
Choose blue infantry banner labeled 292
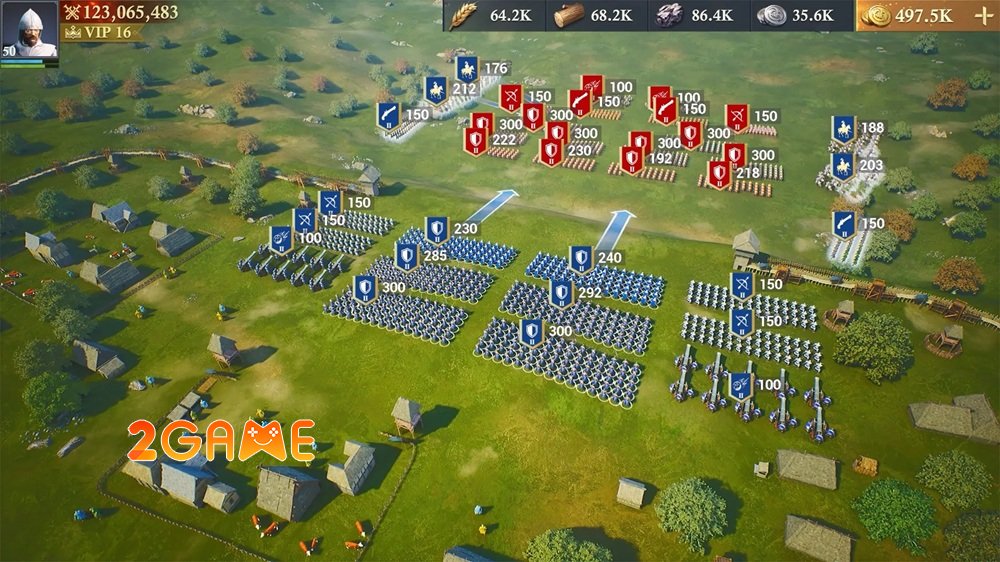pyautogui.click(x=561, y=294)
